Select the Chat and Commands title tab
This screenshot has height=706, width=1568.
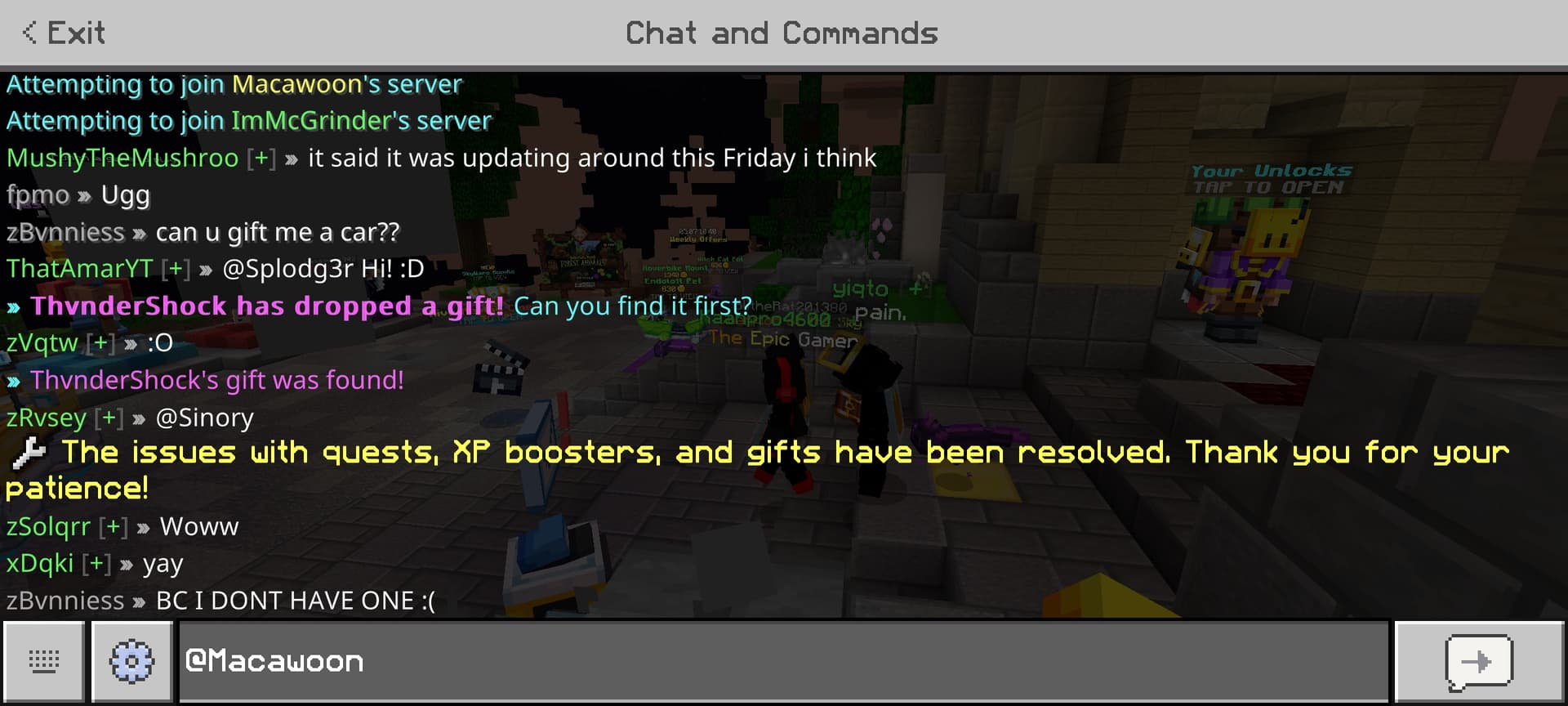coord(782,33)
